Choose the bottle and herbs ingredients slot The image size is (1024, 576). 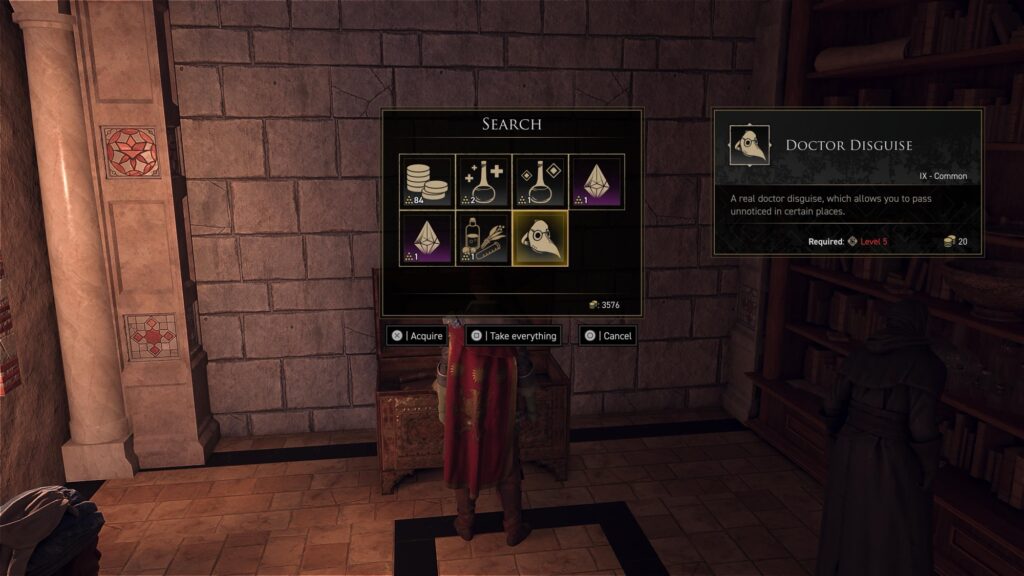click(x=483, y=239)
